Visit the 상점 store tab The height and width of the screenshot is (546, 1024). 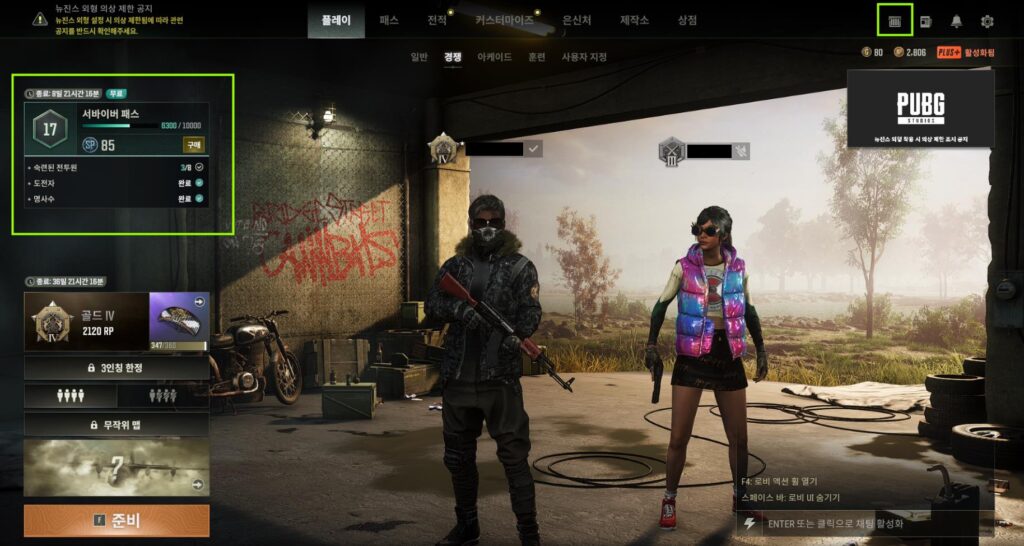pos(687,20)
